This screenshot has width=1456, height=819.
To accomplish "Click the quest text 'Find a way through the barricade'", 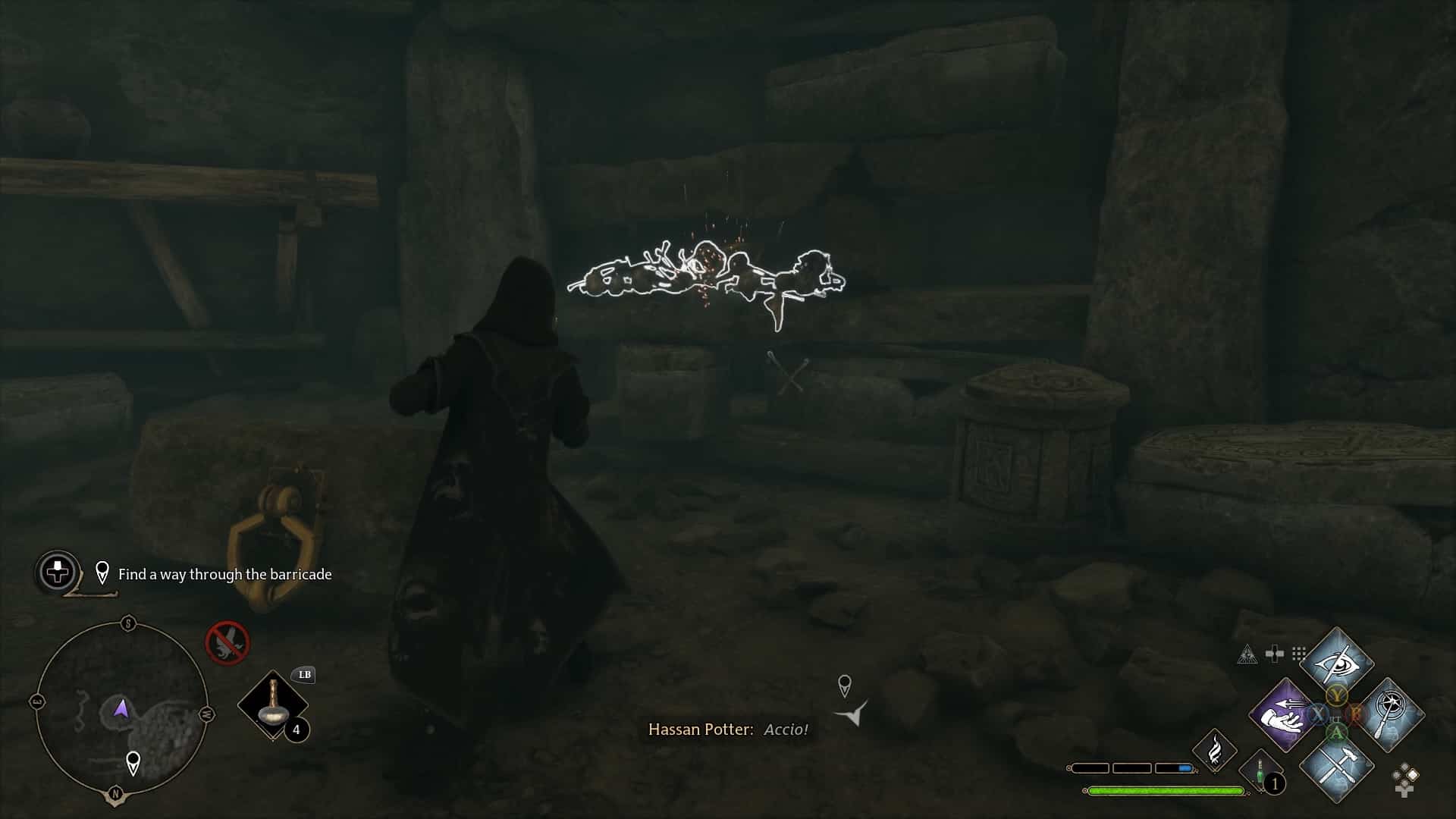I will (x=224, y=574).
